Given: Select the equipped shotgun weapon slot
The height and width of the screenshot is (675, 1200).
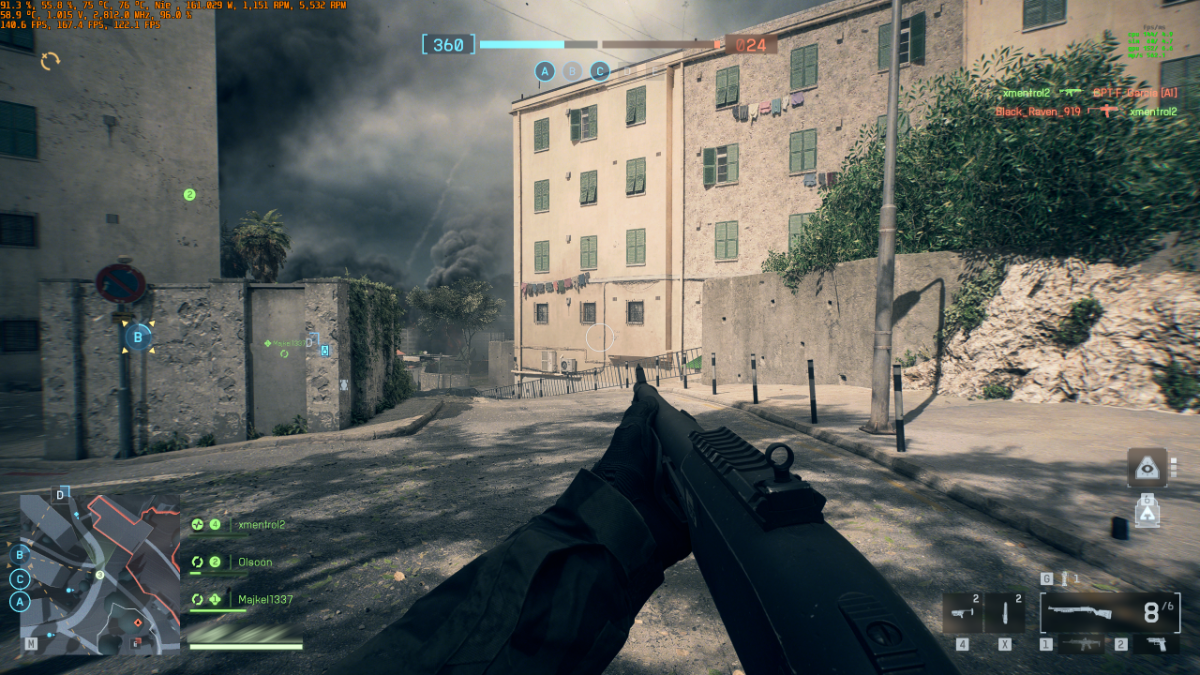Looking at the screenshot, I should pyautogui.click(x=1108, y=611).
